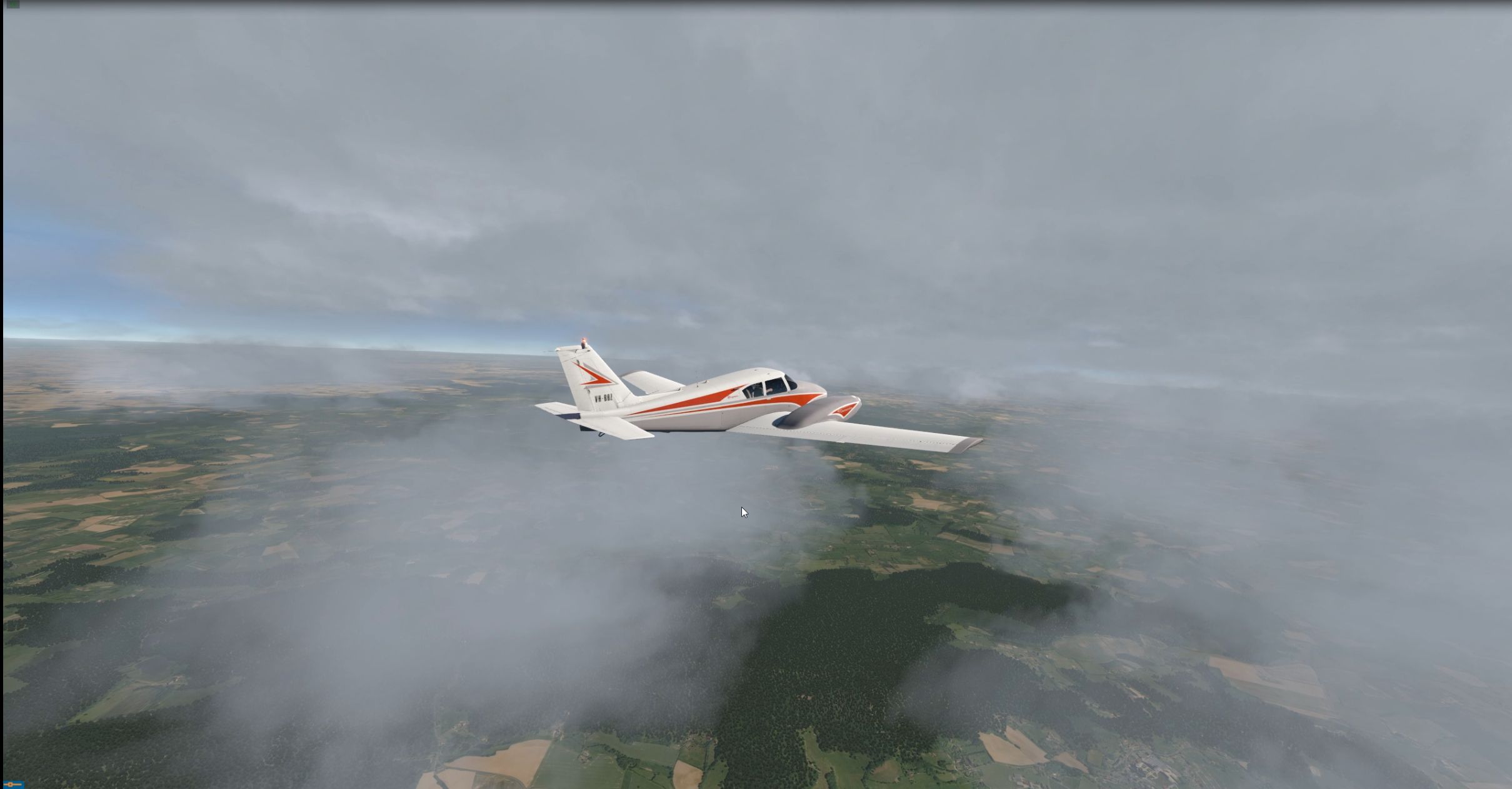Viewport: 1512px width, 789px height.
Task: Click the blue aircraft-silhouette plugin icon
Action: 13,783
